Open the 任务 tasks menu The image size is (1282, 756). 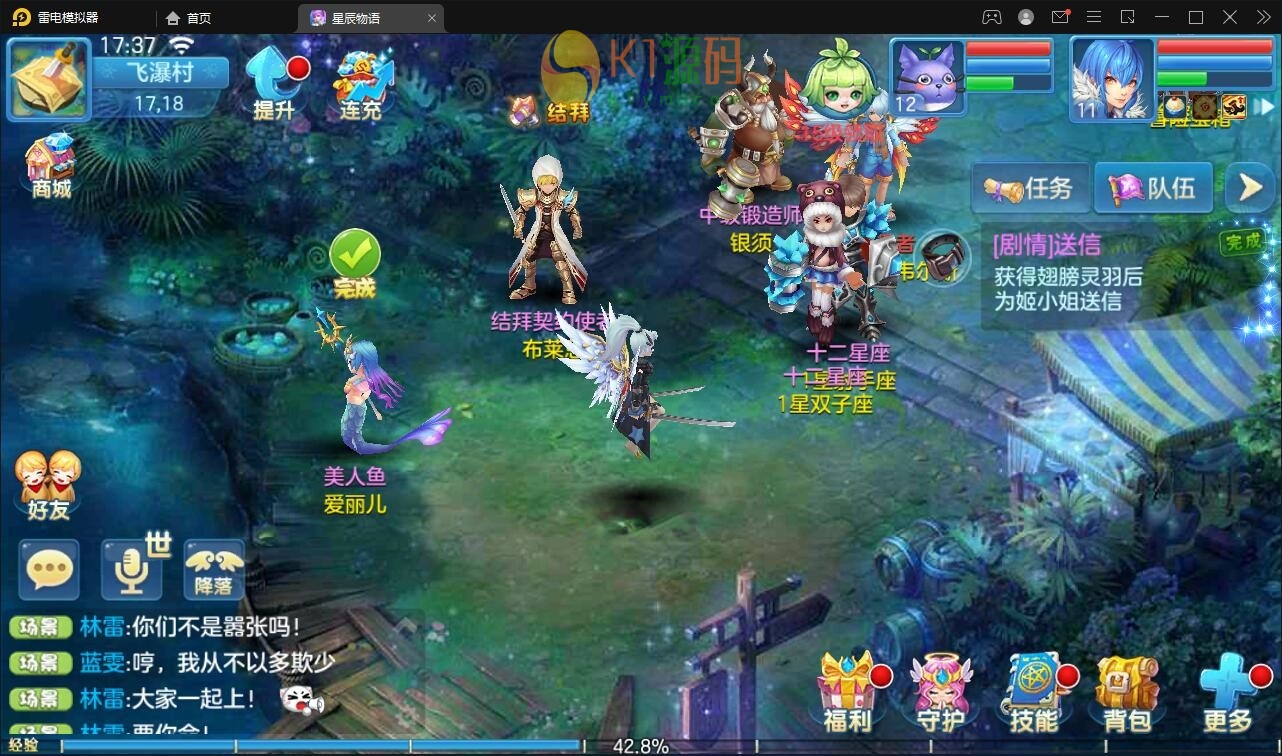1030,187
